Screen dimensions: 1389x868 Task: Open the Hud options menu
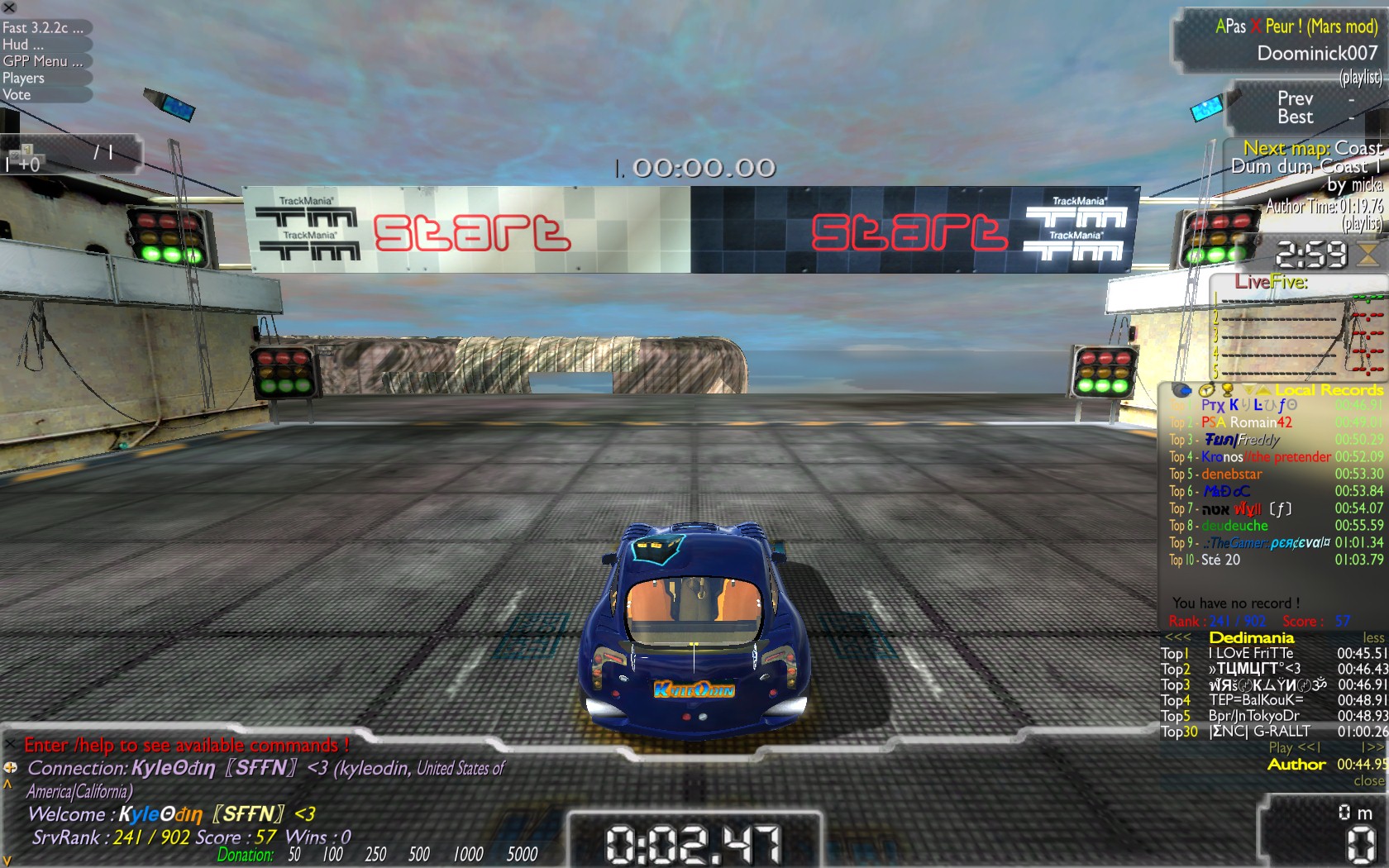(x=23, y=45)
